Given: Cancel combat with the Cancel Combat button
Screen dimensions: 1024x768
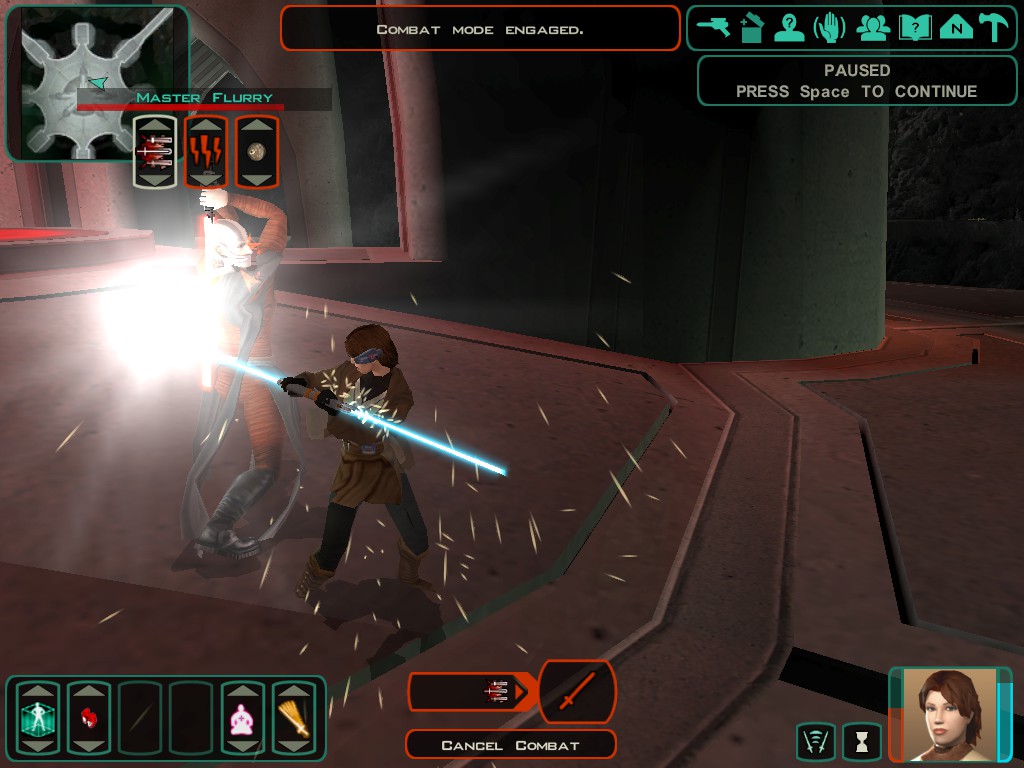Looking at the screenshot, I should (x=510, y=745).
